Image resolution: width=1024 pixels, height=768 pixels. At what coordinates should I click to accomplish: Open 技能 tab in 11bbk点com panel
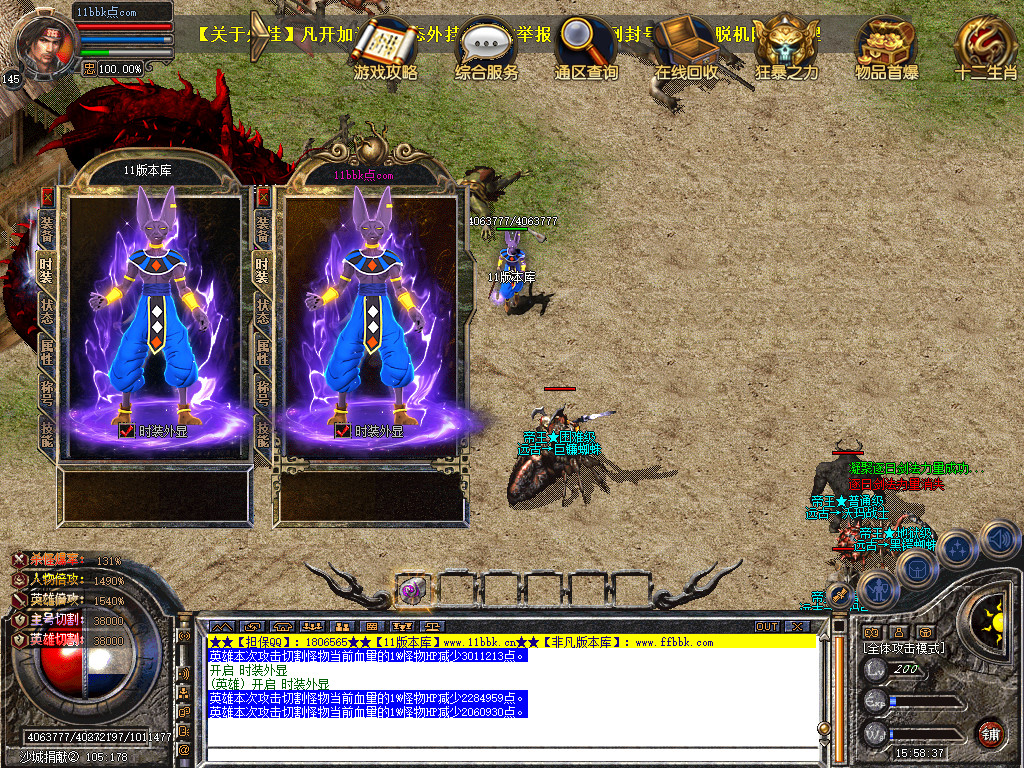pyautogui.click(x=263, y=431)
